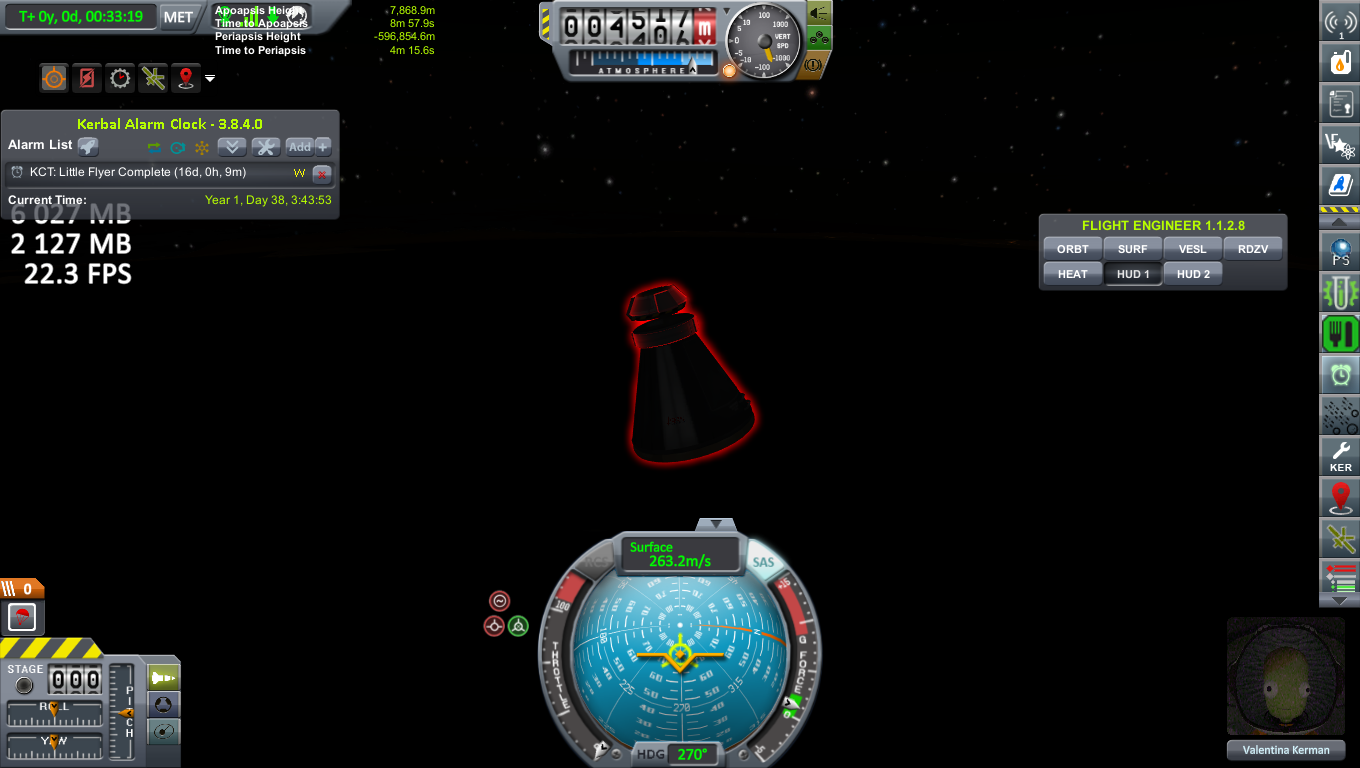Viewport: 1360px width, 768px height.
Task: Toggle the HUD 2 display button
Action: [1193, 274]
